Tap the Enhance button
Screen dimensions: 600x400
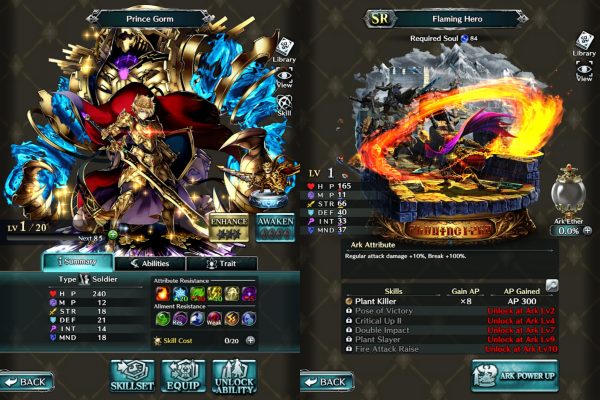point(228,223)
